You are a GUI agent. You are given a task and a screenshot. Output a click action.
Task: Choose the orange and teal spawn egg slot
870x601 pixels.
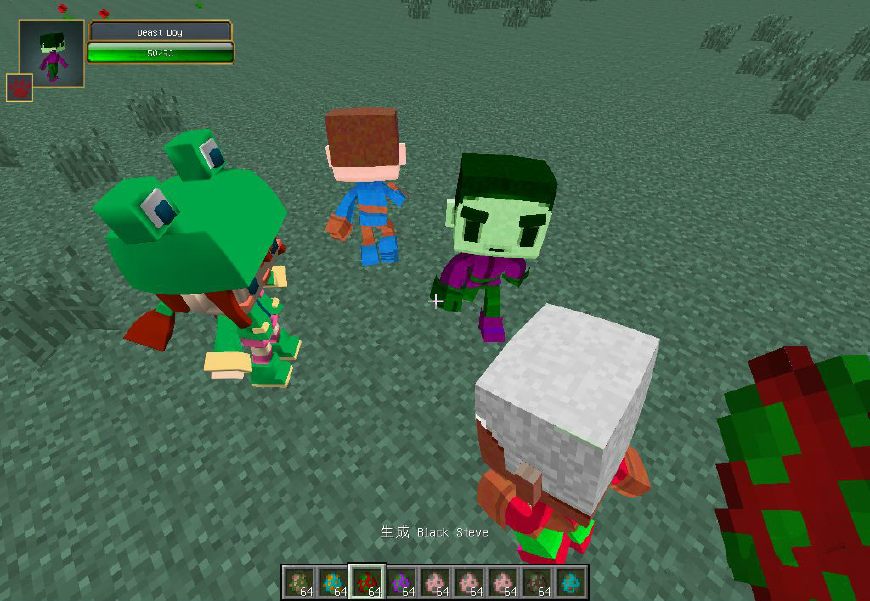[333, 581]
